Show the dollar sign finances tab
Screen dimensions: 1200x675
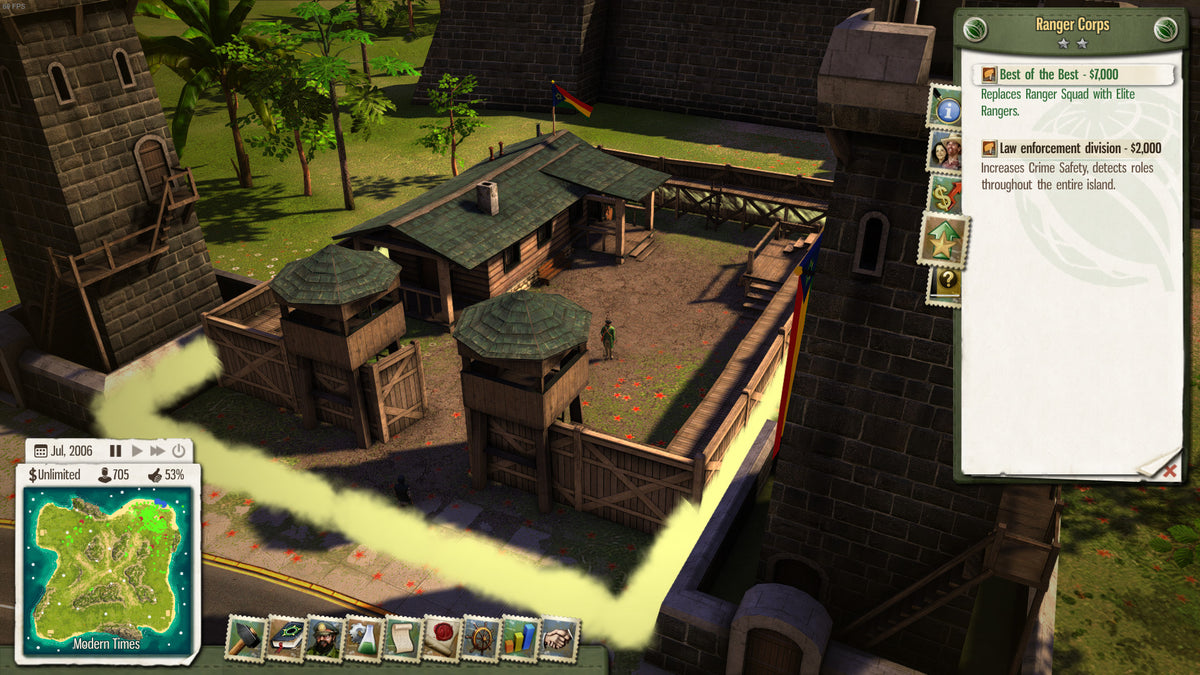tap(946, 195)
